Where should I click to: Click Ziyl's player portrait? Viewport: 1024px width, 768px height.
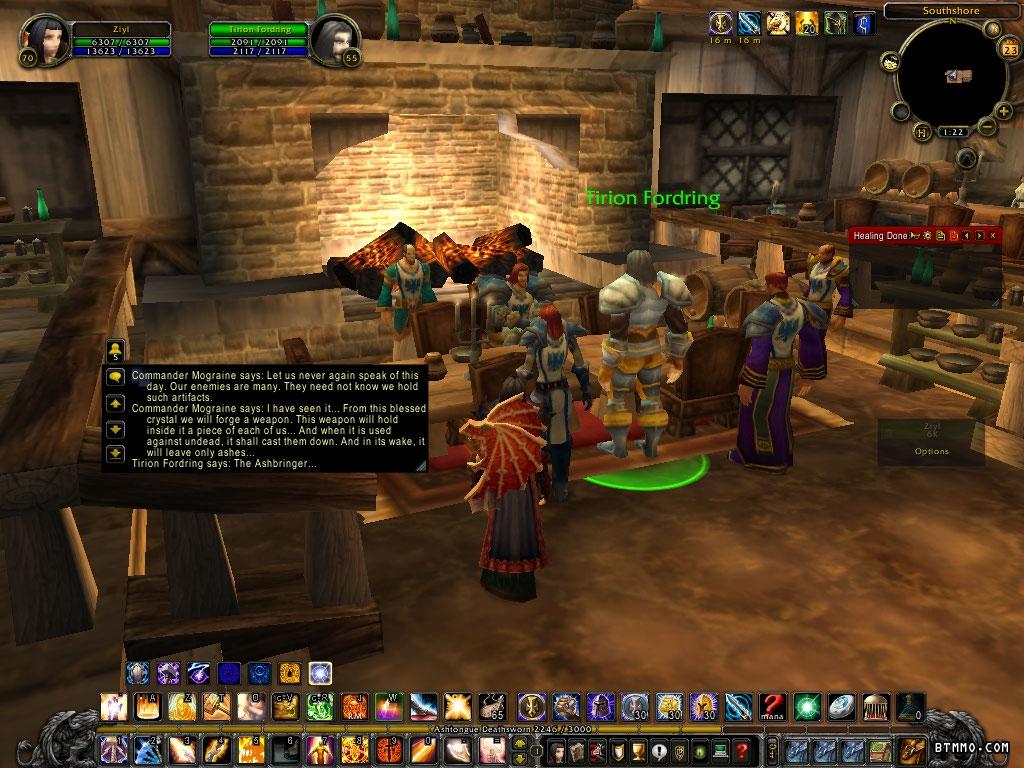click(39, 36)
